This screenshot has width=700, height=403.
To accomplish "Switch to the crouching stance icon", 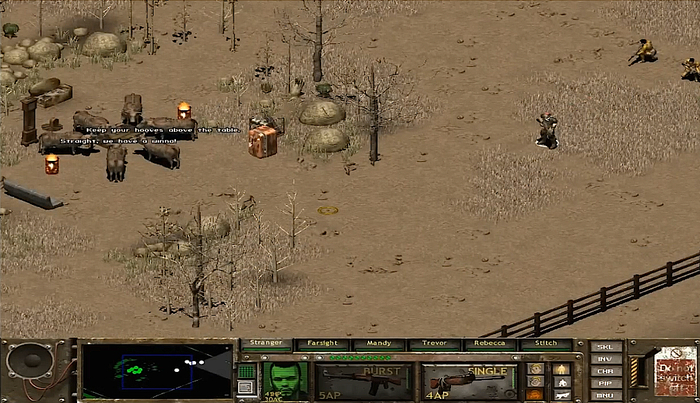I will 561,381.
